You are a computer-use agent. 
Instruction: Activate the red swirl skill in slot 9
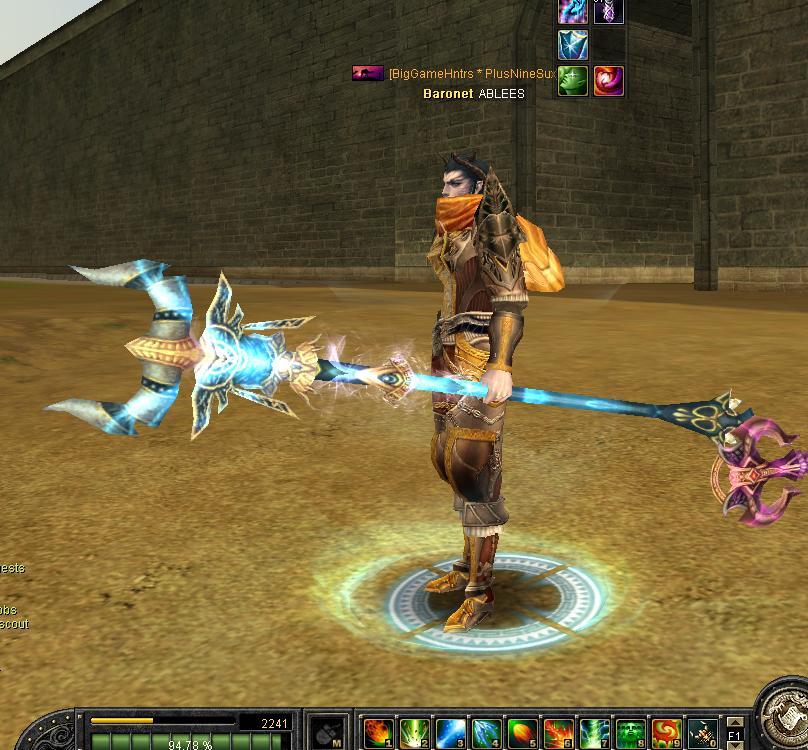click(x=666, y=733)
